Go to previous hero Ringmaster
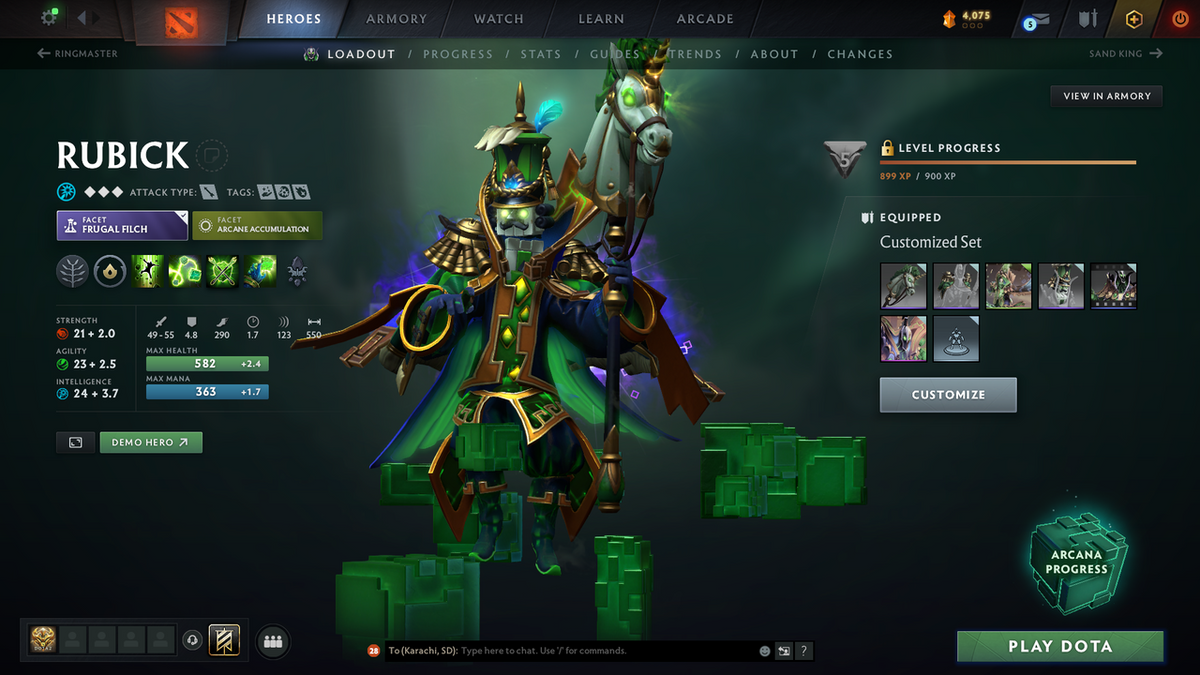Viewport: 1200px width, 675px height. pyautogui.click(x=78, y=54)
